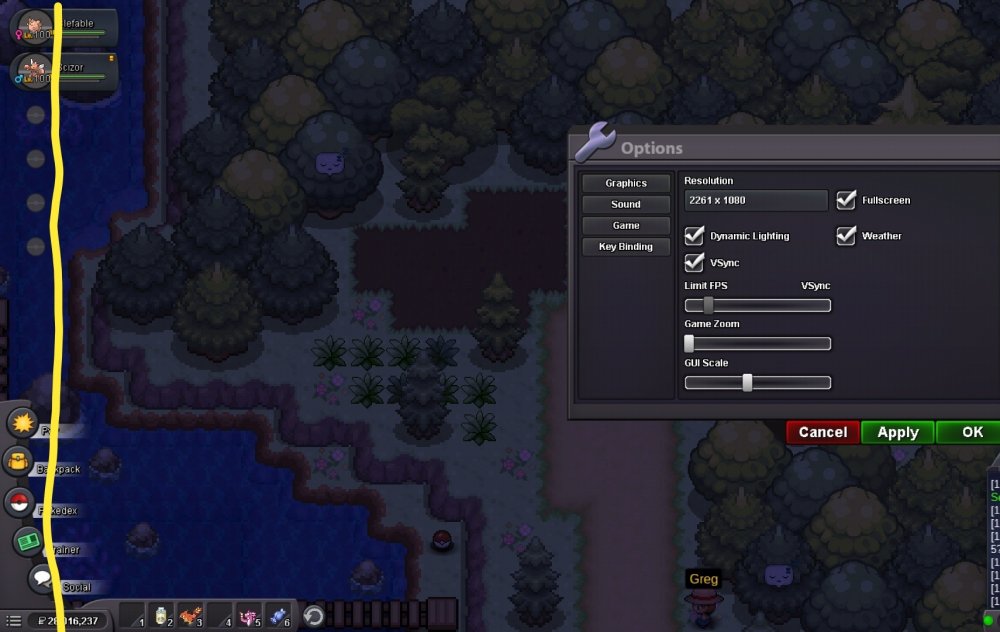This screenshot has width=1000, height=632.
Task: Click the Game Zoom slider handle
Action: coord(689,343)
